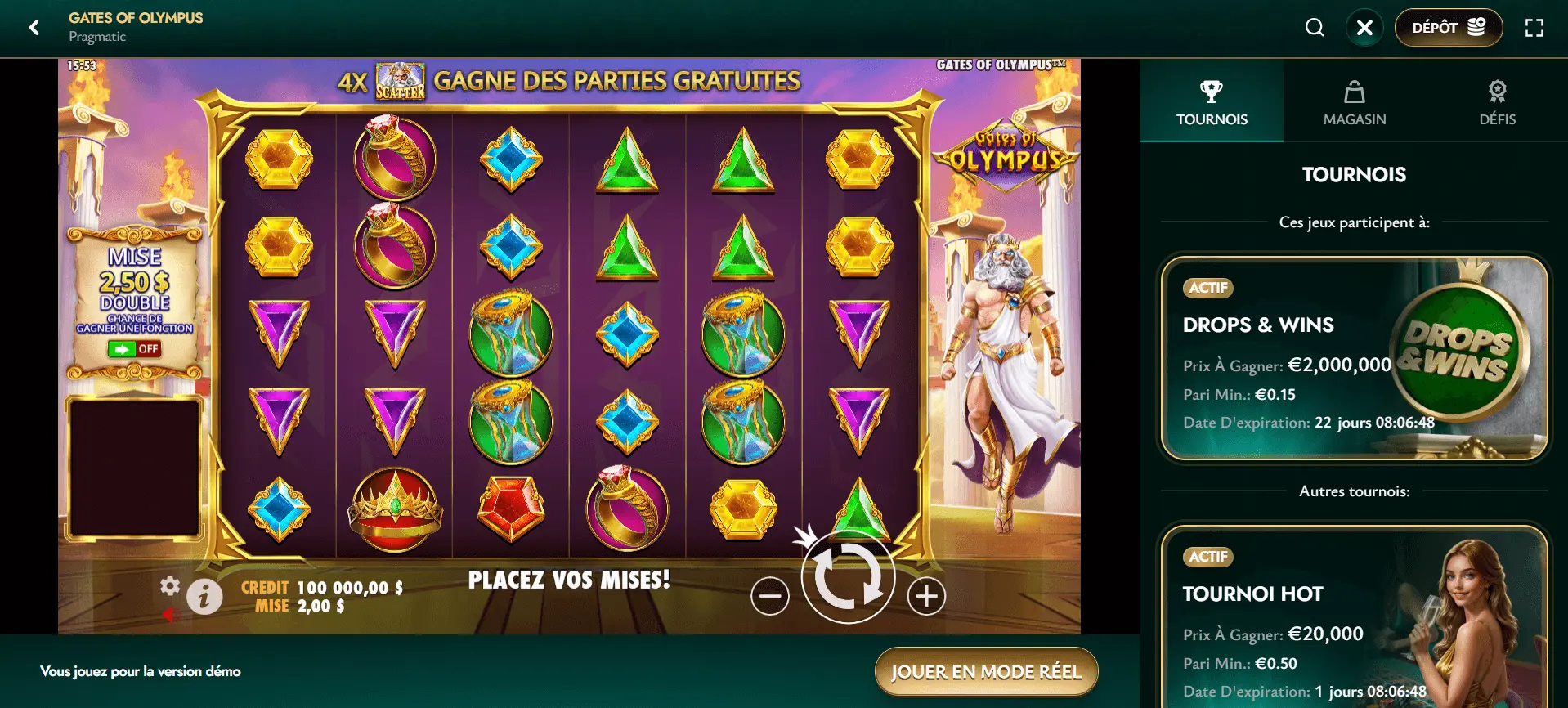Toggle the double chance bet switch
The image size is (1568, 708).
click(134, 349)
